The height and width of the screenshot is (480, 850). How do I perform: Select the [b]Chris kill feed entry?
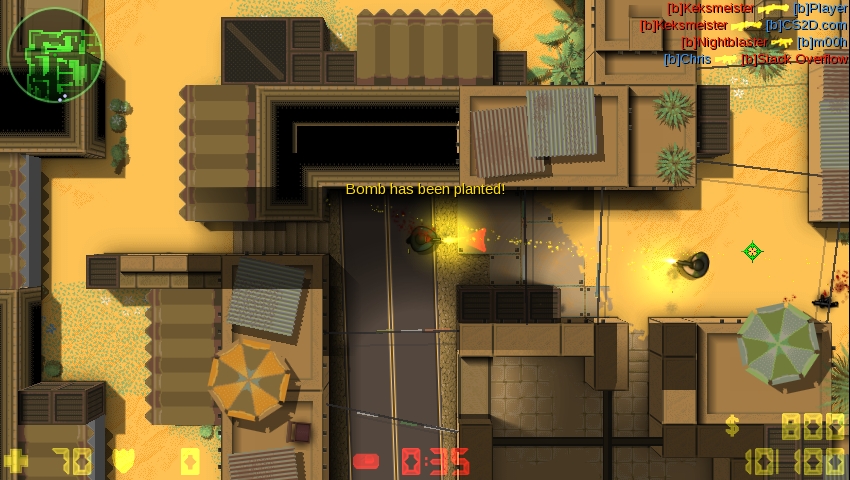coord(756,59)
